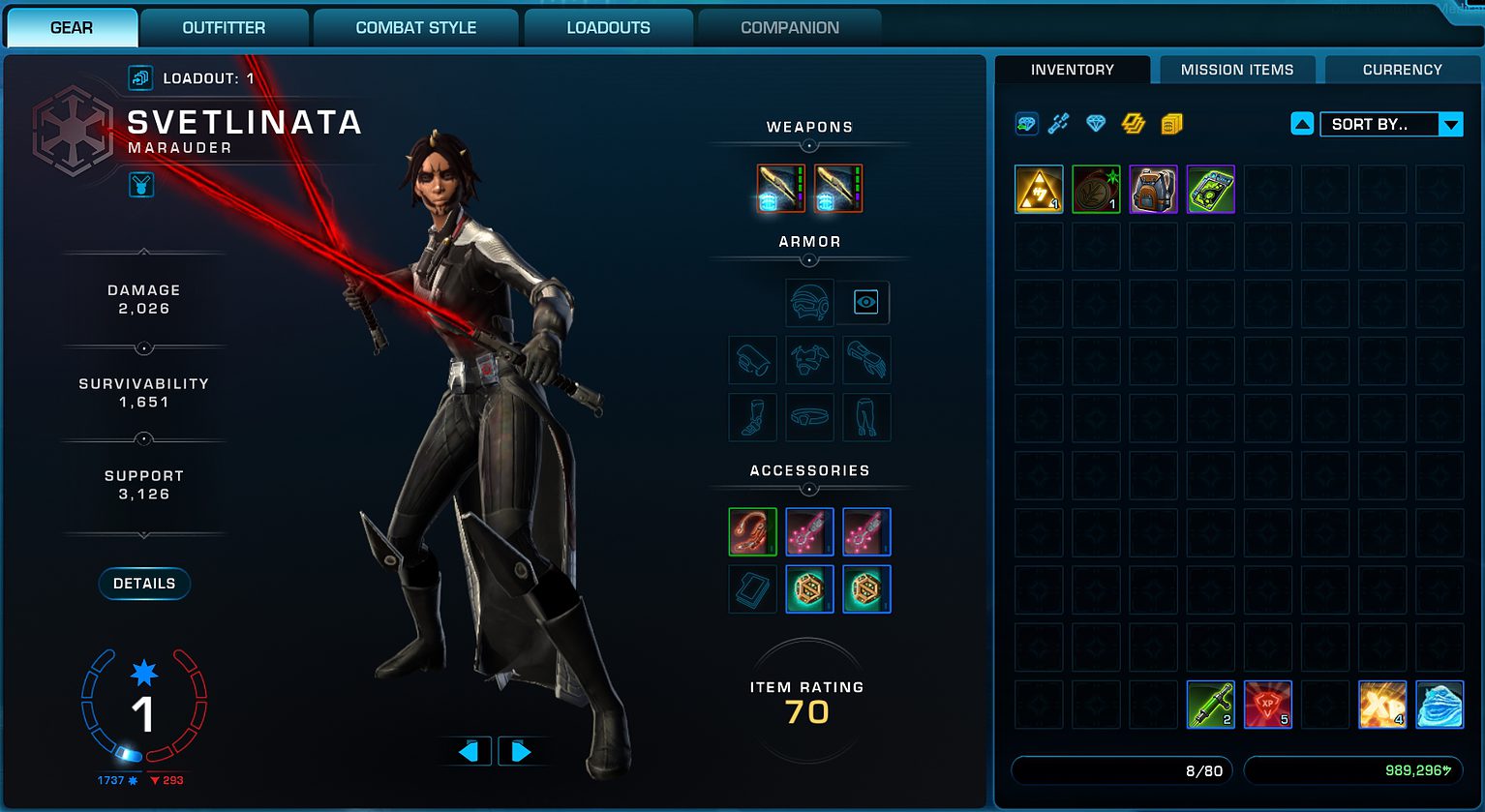Open the CURRENCY tab

[x=1402, y=69]
